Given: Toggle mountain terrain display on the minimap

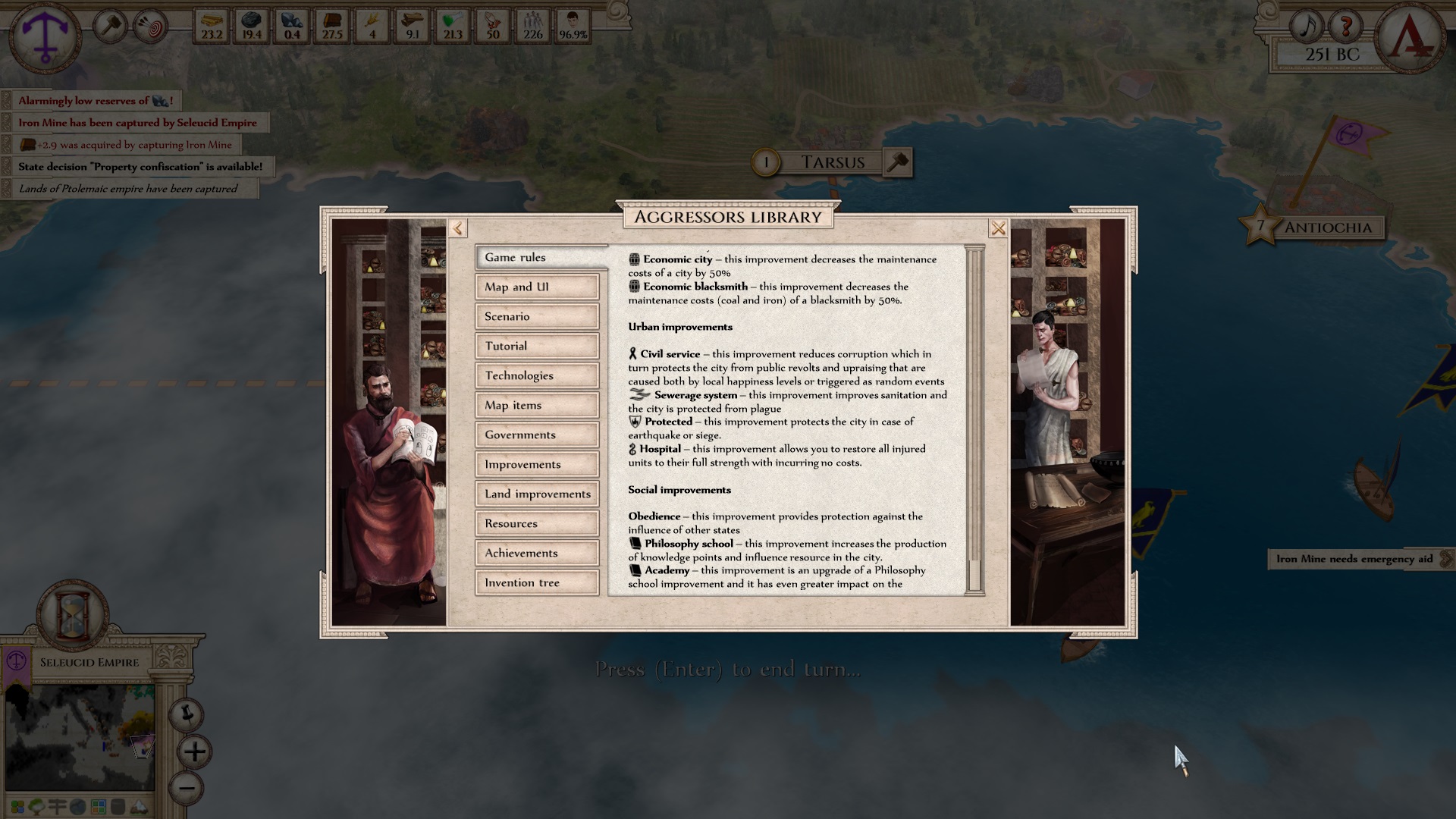Looking at the screenshot, I should (x=140, y=806).
